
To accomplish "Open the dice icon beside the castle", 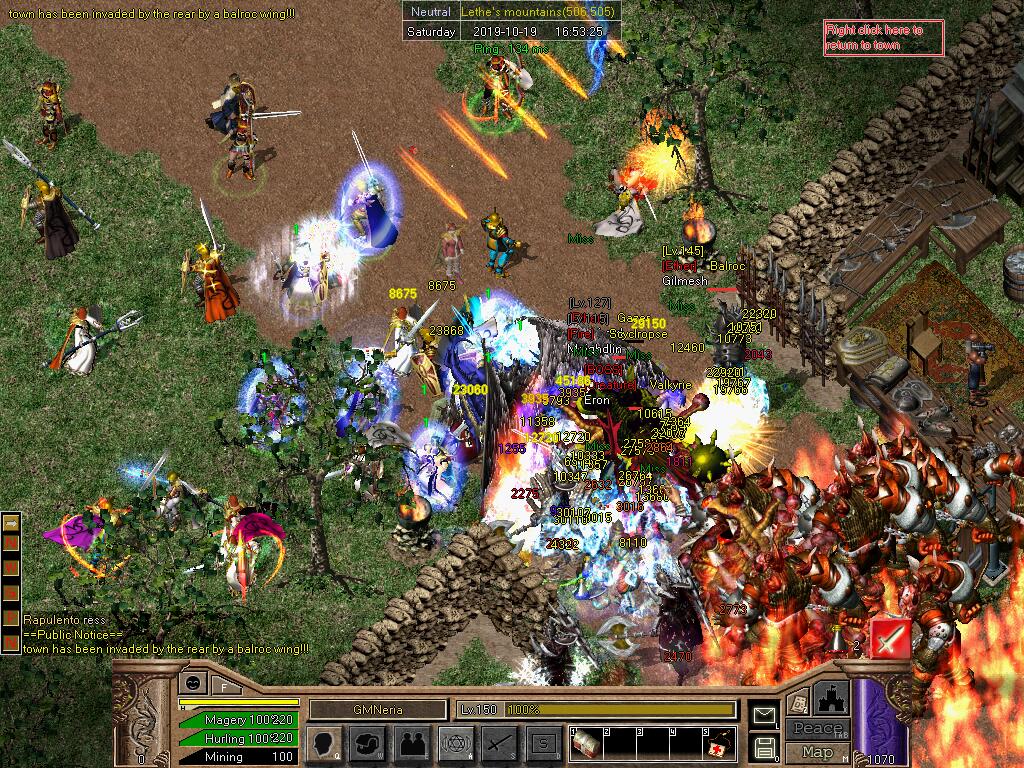I will tap(799, 703).
